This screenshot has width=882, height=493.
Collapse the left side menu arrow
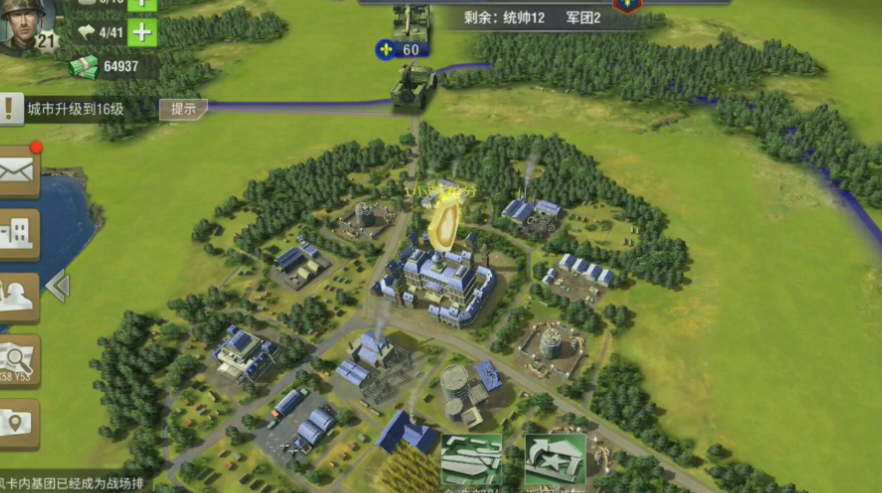click(57, 287)
